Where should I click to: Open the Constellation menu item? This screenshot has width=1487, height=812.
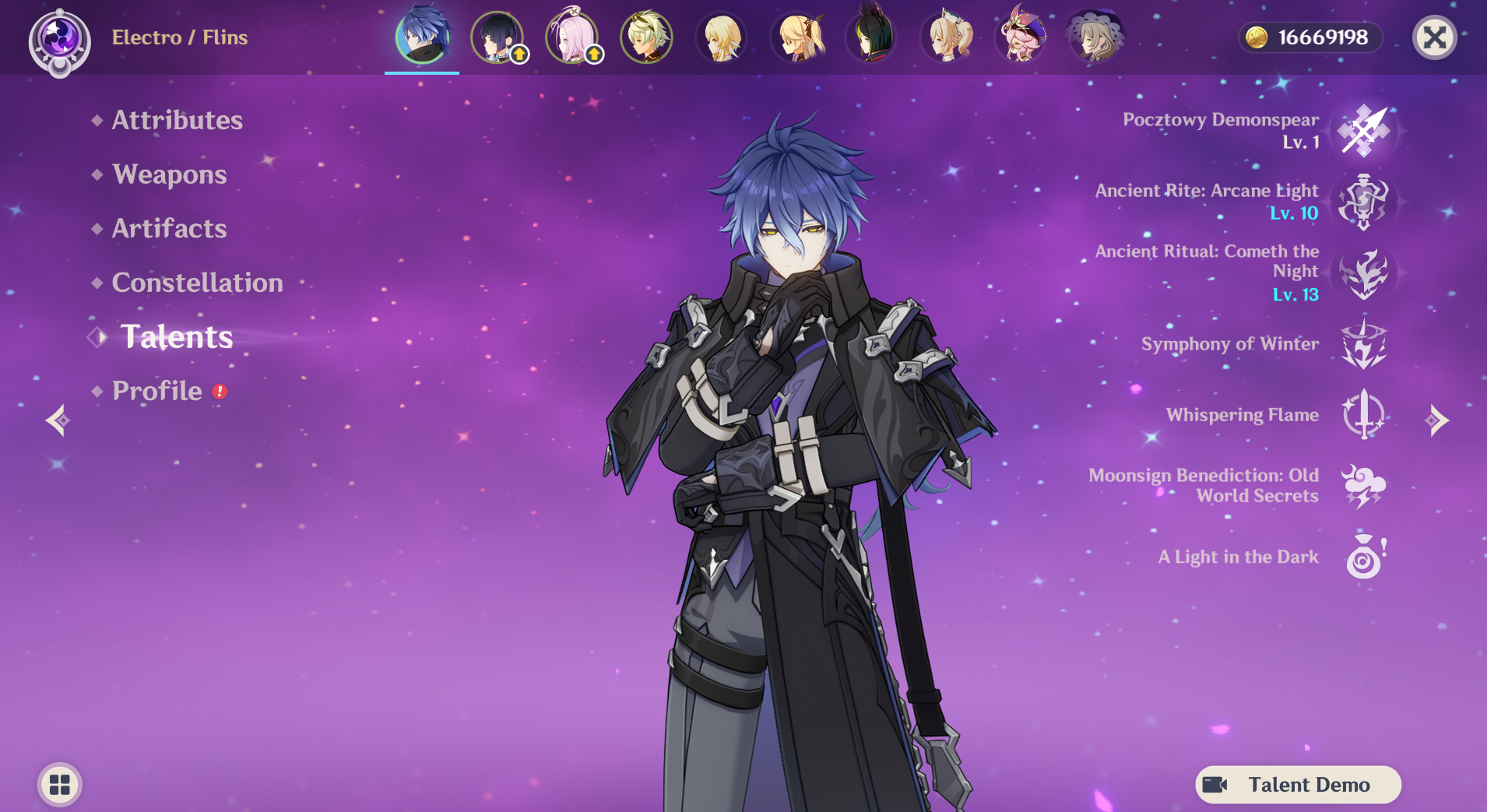(198, 283)
